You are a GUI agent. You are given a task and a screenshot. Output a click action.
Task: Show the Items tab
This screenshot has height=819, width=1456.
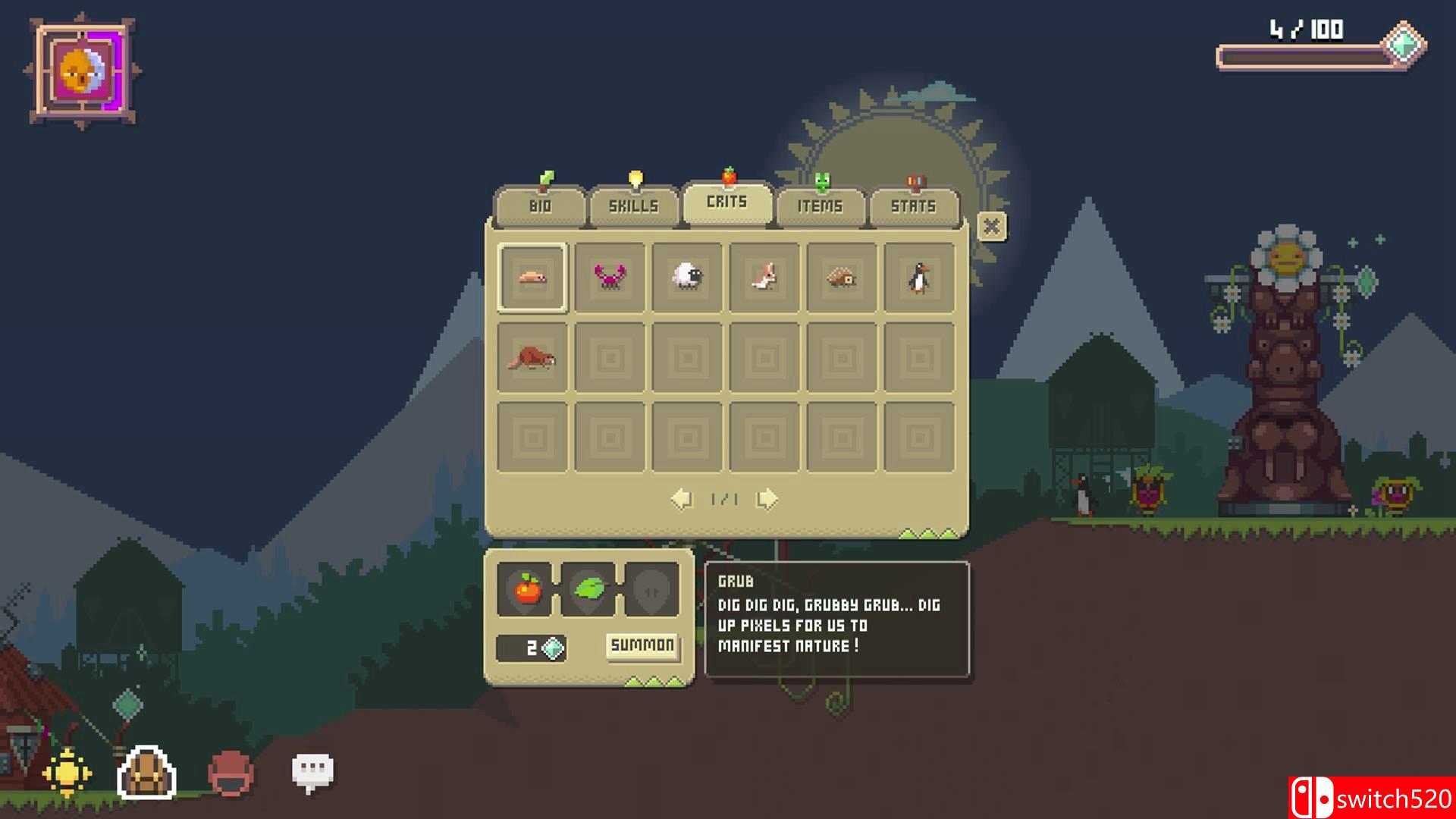point(820,206)
